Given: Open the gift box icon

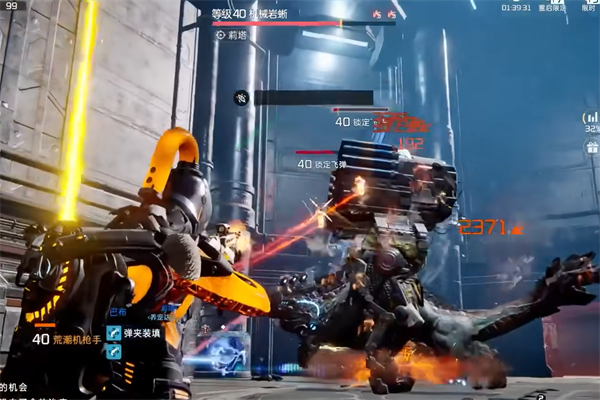Looking at the screenshot, I should coord(591,147).
